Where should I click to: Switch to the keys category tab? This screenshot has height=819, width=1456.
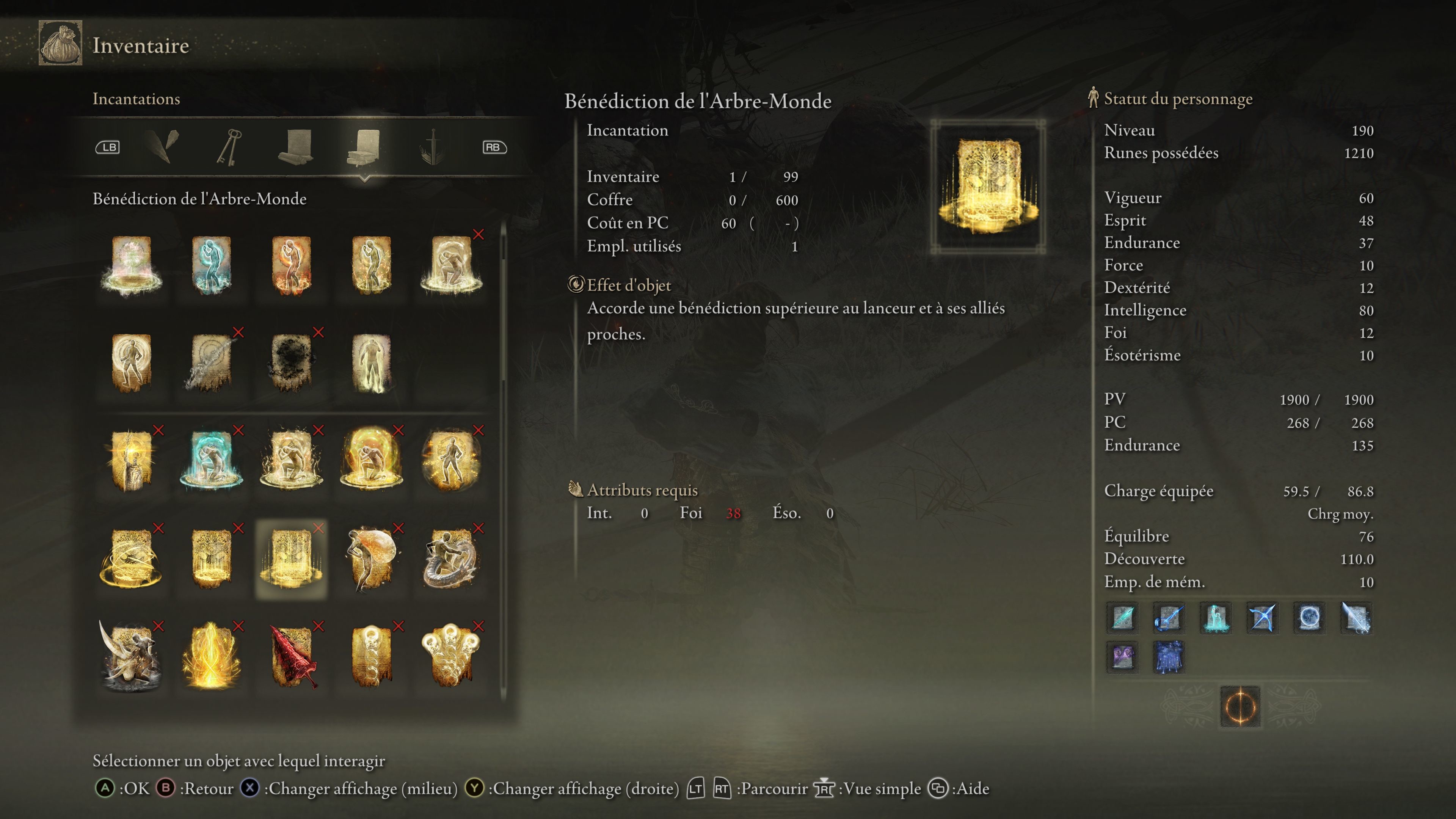pos(229,147)
